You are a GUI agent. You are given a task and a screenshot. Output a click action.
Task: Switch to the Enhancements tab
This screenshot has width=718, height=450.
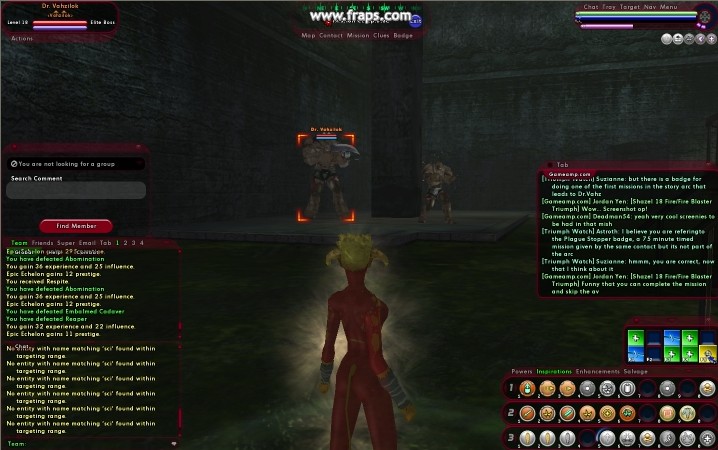(598, 371)
